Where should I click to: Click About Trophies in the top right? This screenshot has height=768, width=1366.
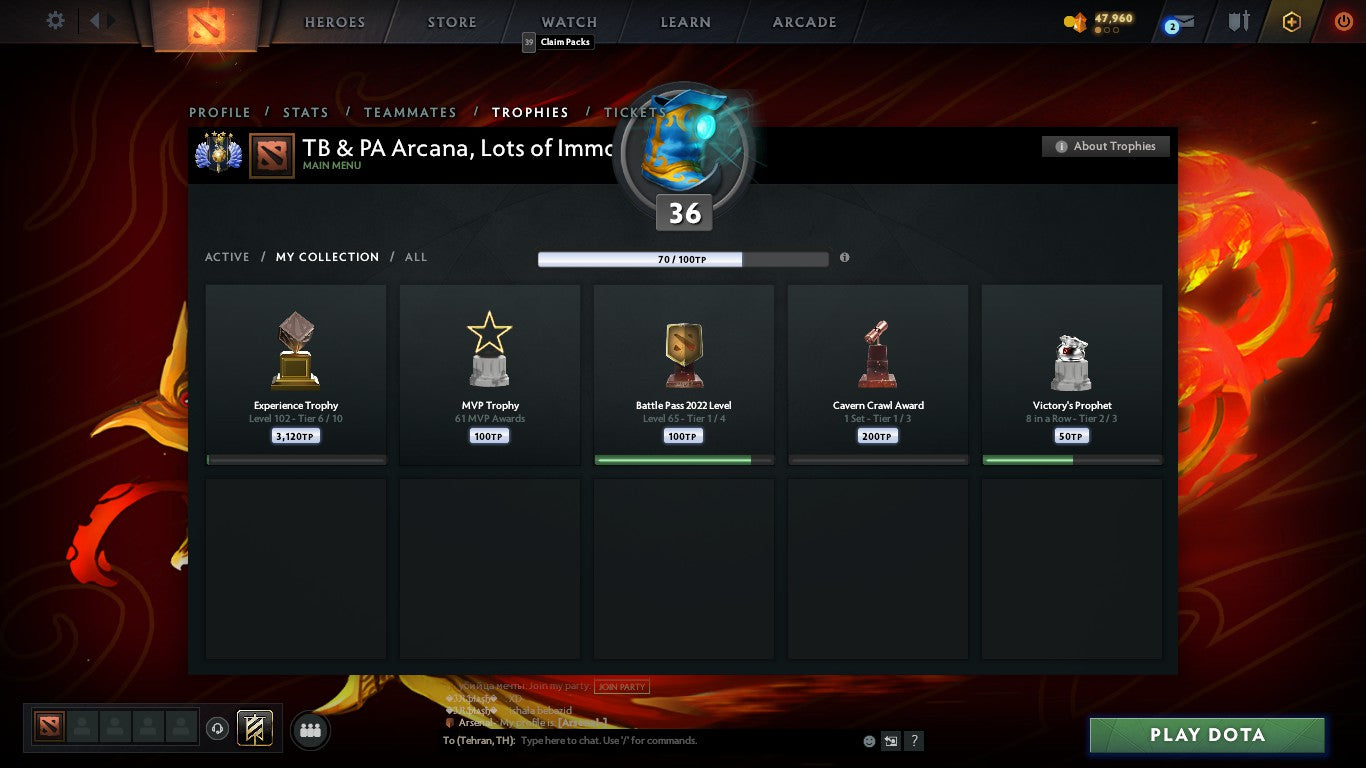[x=1105, y=146]
